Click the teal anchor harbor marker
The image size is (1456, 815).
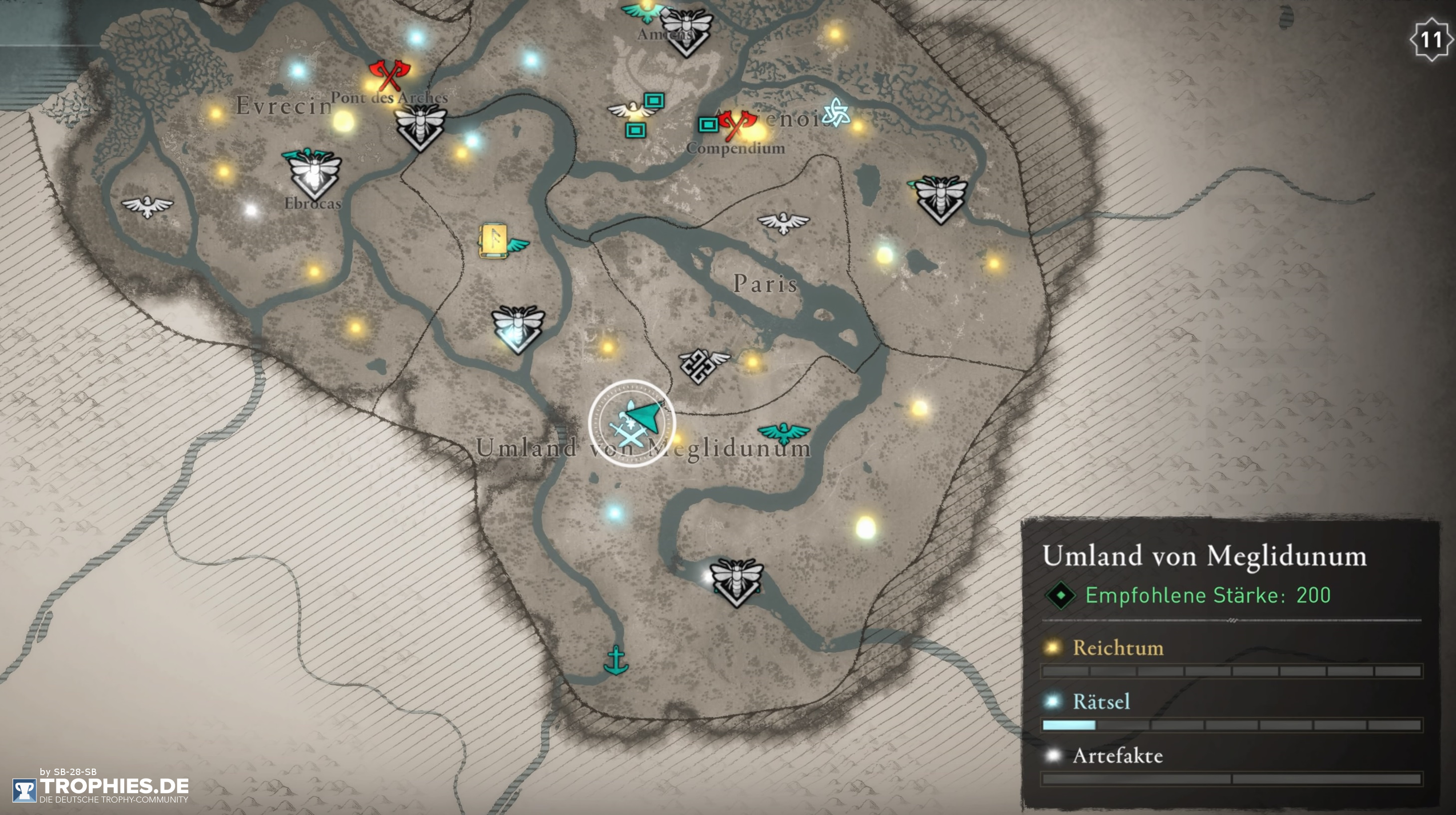615,660
